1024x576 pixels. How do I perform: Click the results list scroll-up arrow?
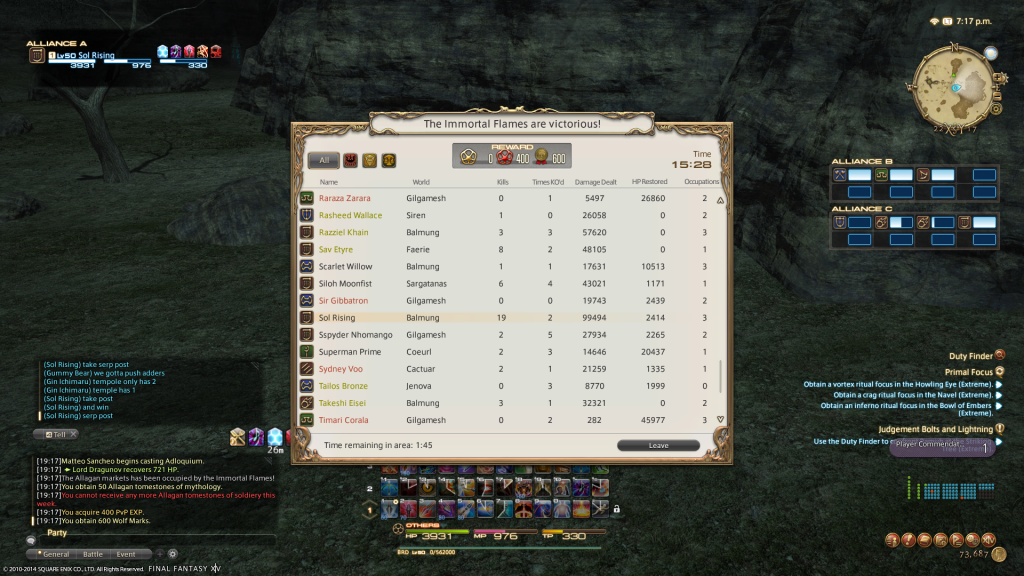[720, 199]
